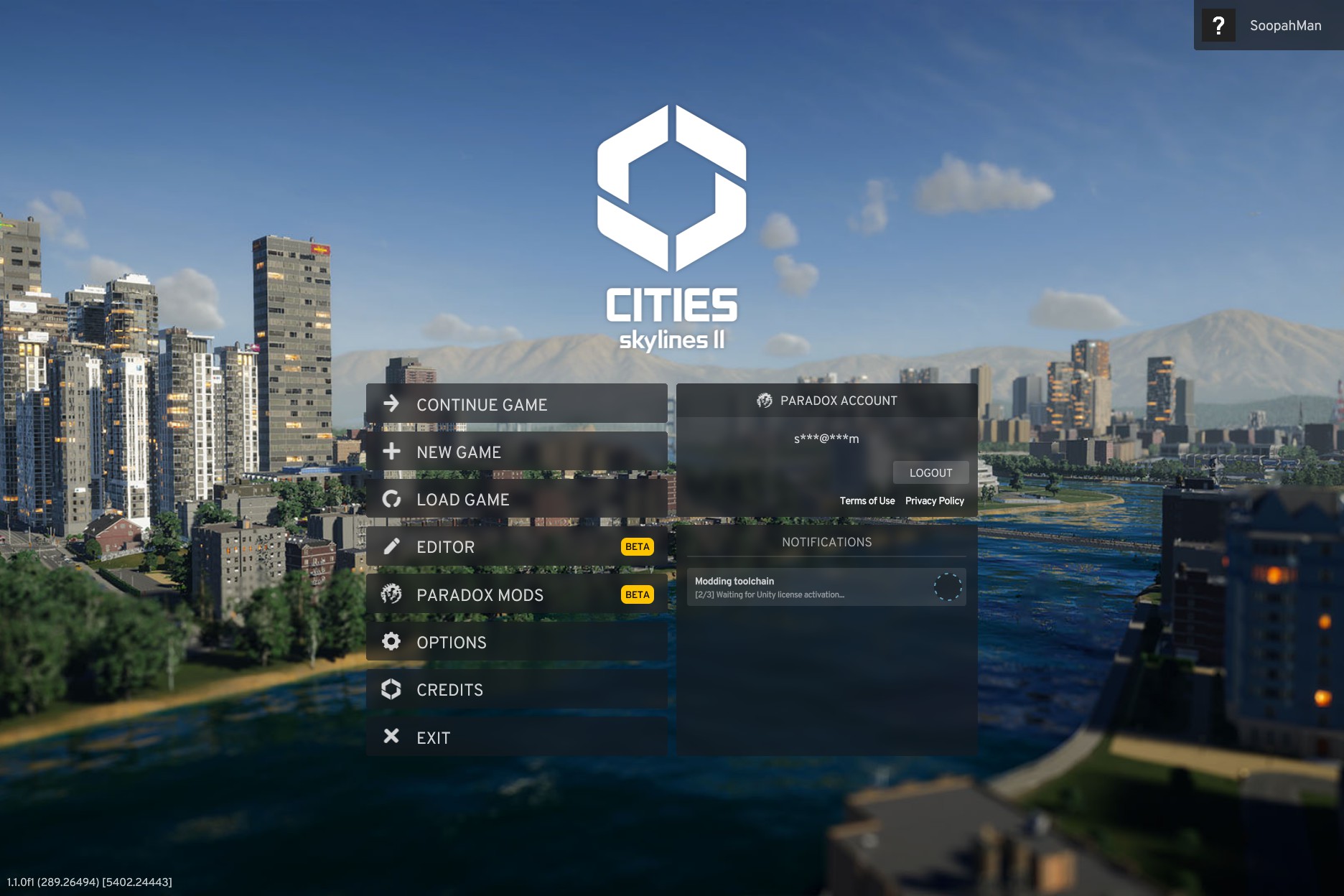Click the SoopahMan account name
The image size is (1344, 896).
(x=1284, y=25)
